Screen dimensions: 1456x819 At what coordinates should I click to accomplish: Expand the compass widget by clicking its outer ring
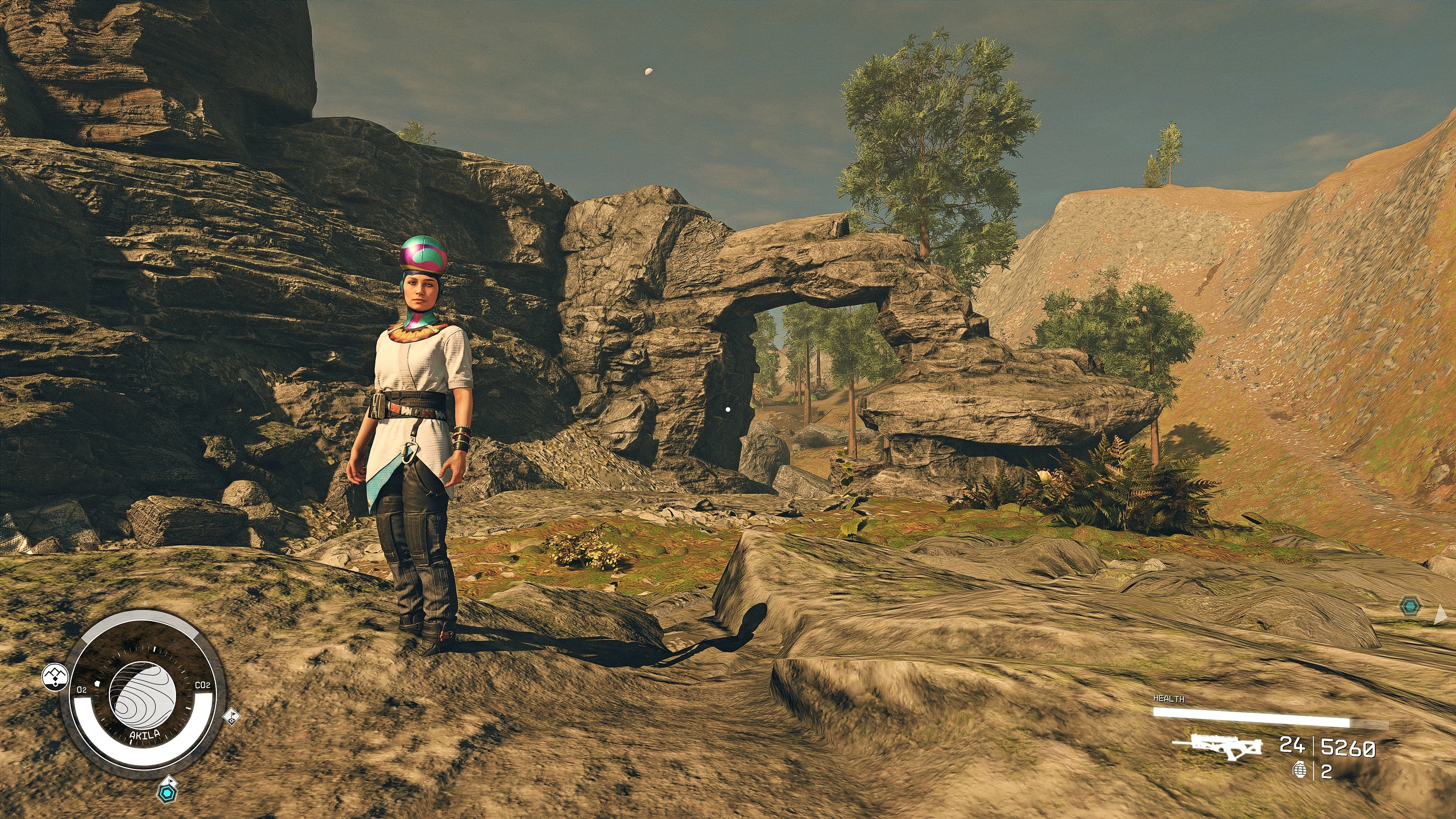coord(145,773)
